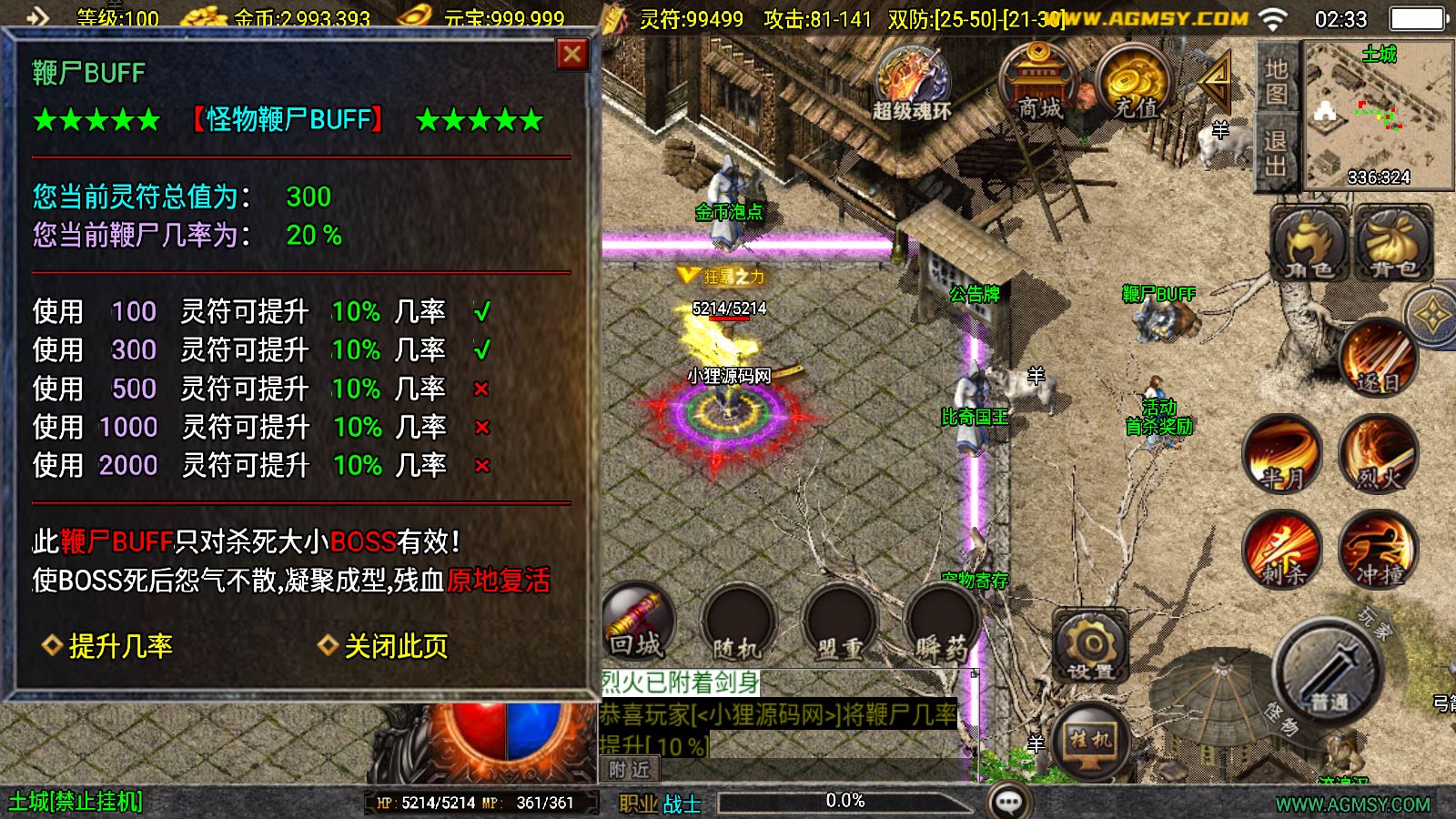The height and width of the screenshot is (819, 1456).
Task: Activate the 半月 skill
Action: click(x=1282, y=454)
